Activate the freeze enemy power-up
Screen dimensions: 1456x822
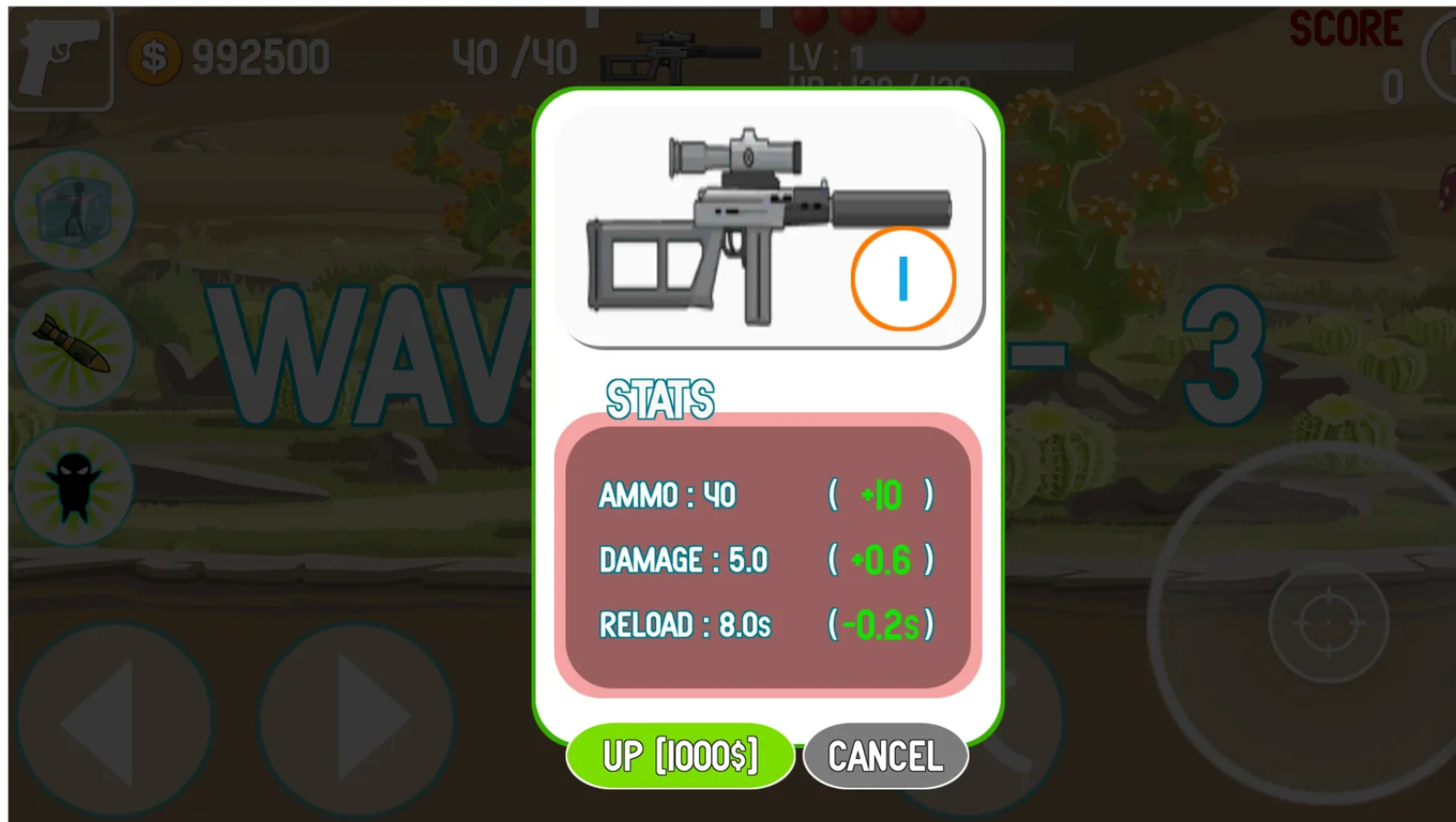click(x=71, y=212)
